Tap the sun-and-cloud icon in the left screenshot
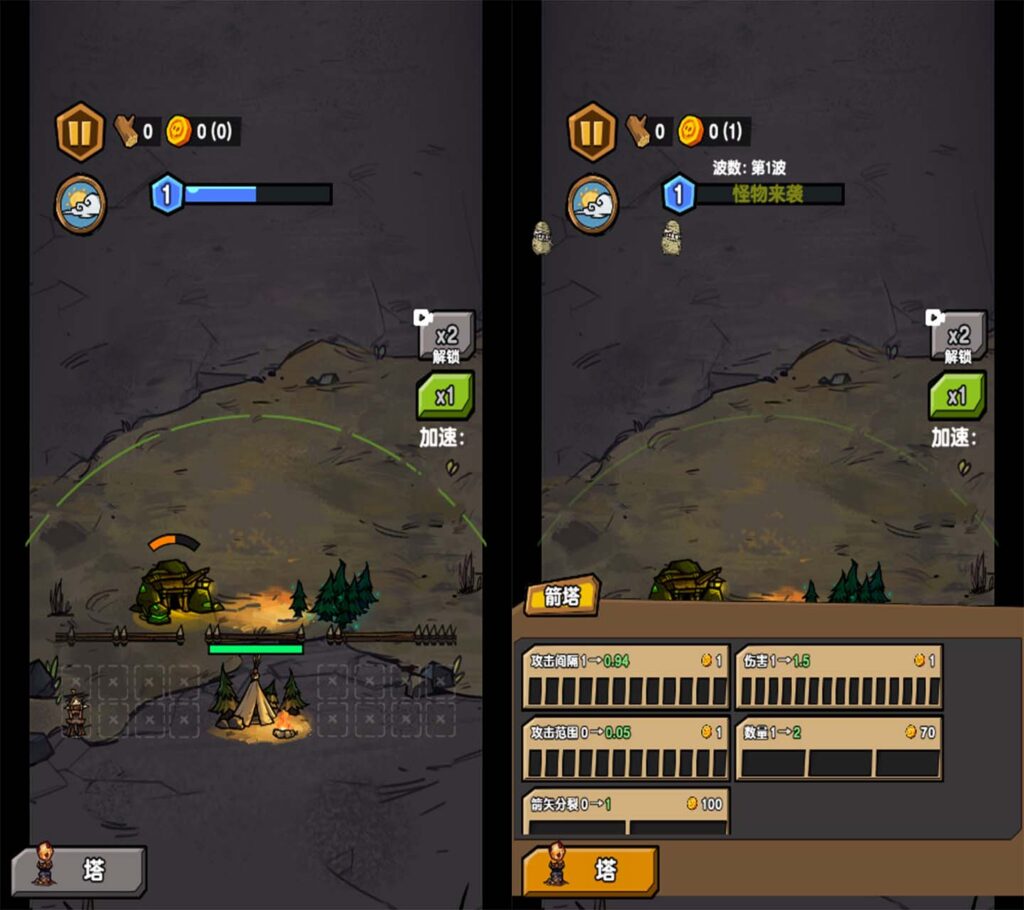Viewport: 1024px width, 910px height. pyautogui.click(x=80, y=204)
